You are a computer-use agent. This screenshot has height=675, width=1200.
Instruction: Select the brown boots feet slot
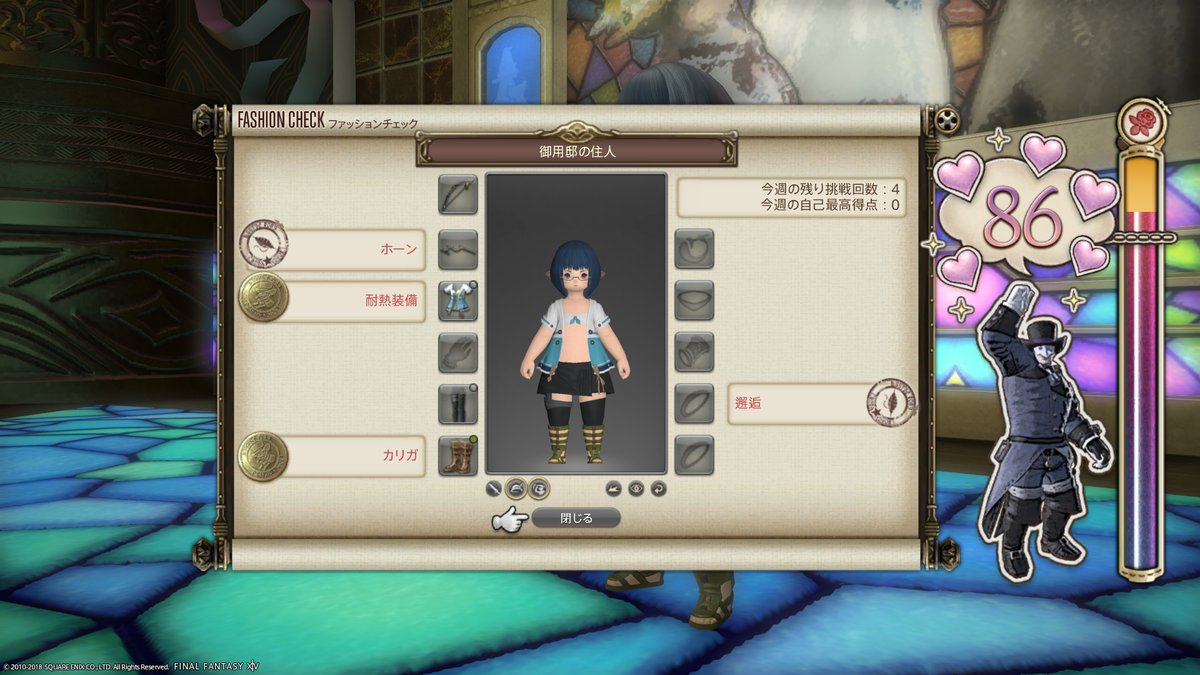tap(458, 456)
